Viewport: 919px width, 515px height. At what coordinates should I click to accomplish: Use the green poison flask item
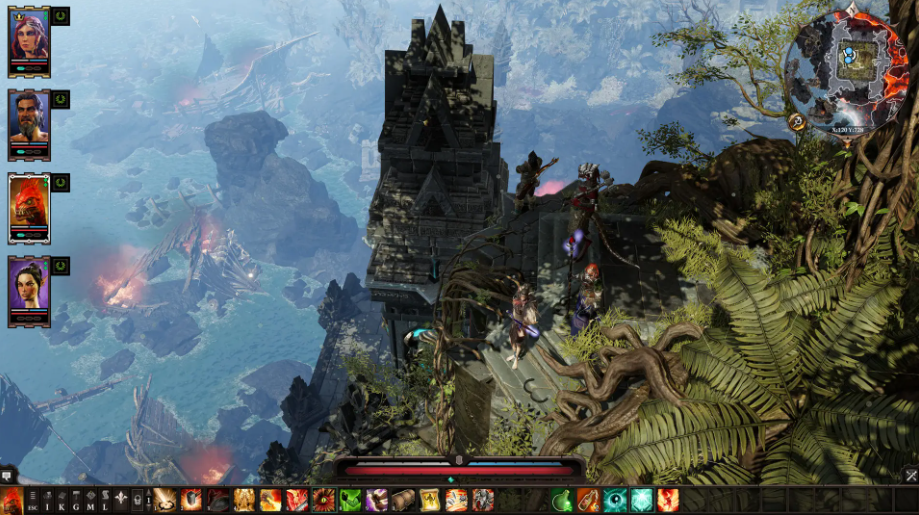[x=563, y=500]
